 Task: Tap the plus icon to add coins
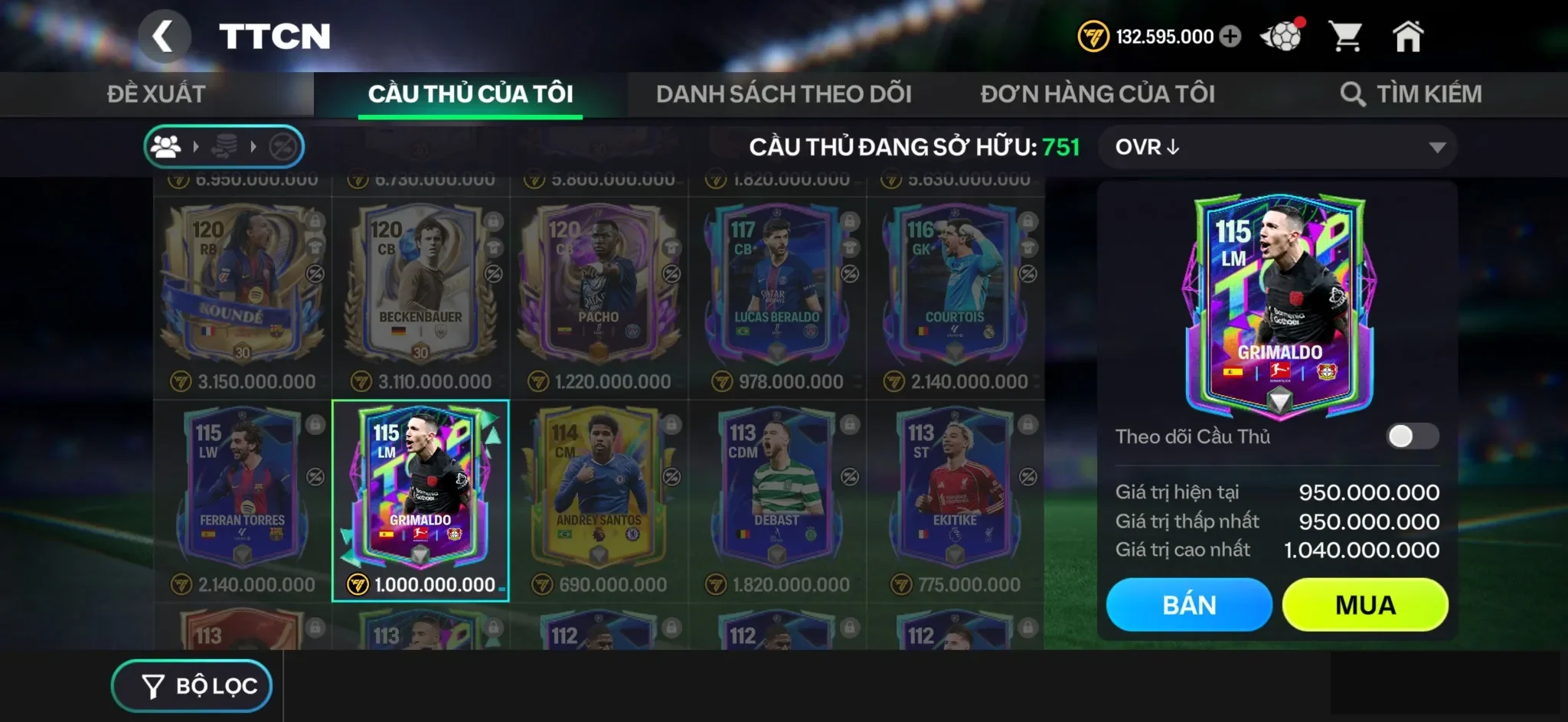click(1231, 35)
